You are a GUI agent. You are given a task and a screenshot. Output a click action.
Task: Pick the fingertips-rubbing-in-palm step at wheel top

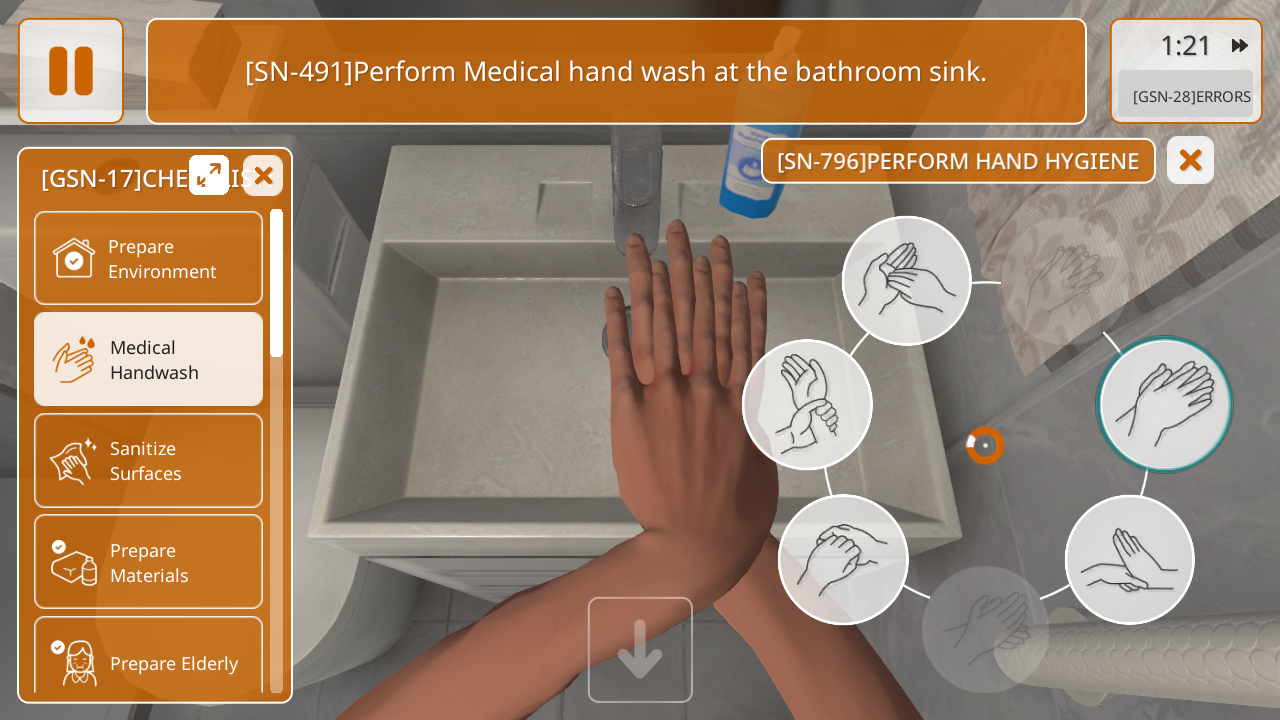(x=906, y=281)
